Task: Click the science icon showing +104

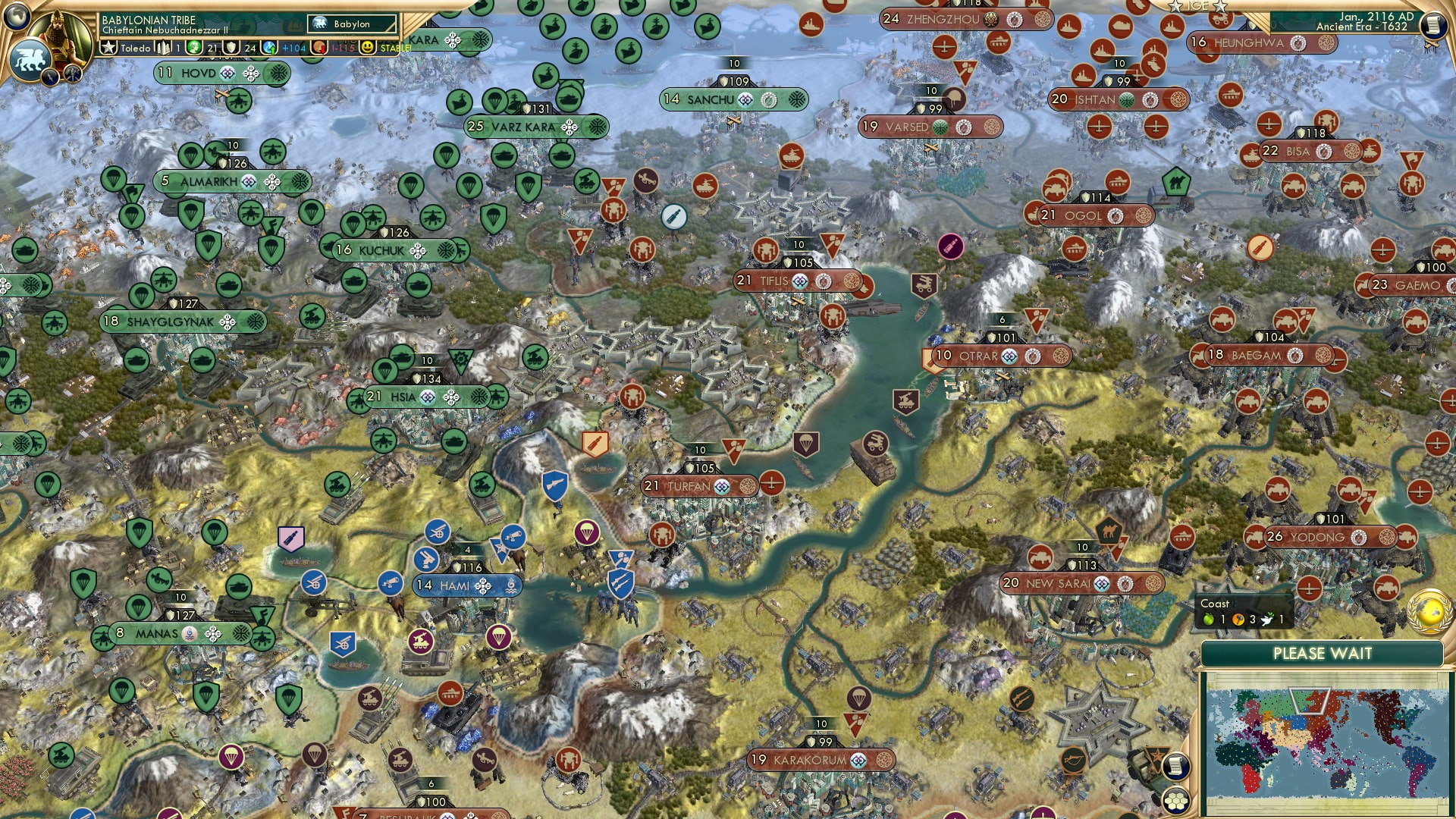Action: pos(269,48)
